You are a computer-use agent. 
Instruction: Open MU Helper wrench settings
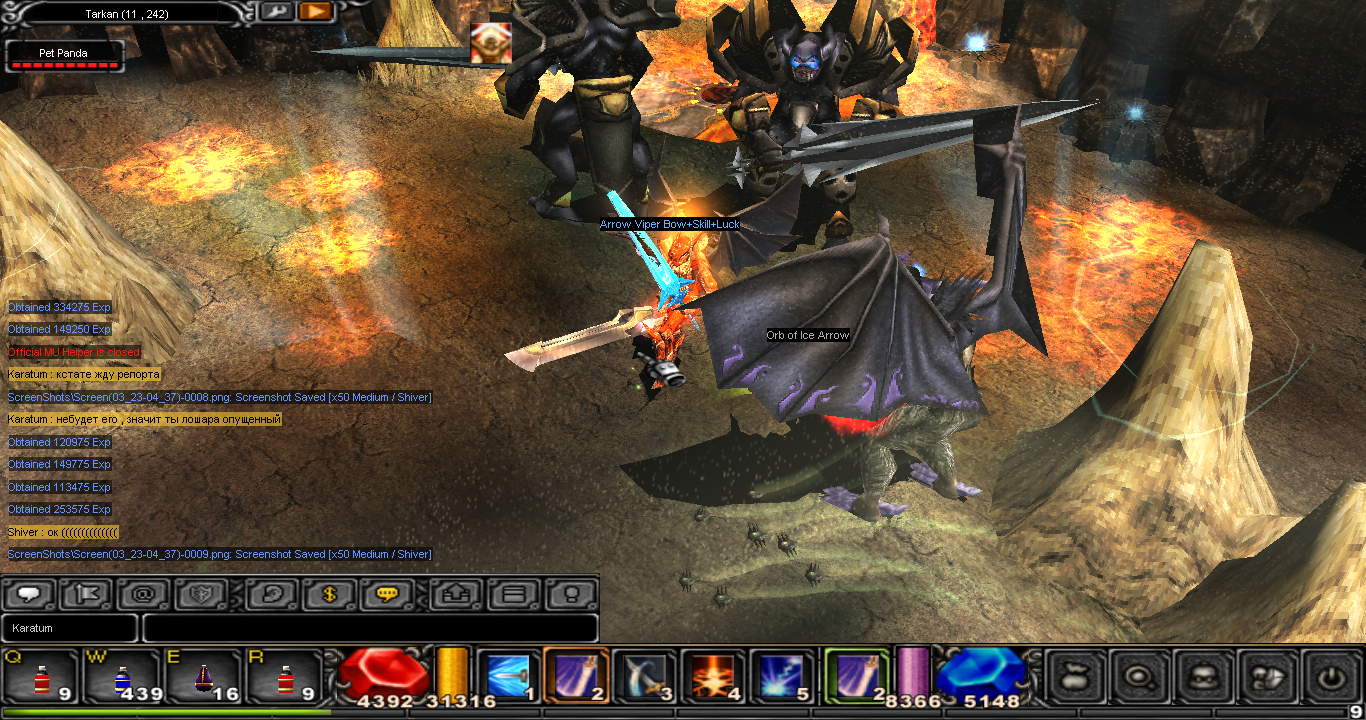coord(276,11)
